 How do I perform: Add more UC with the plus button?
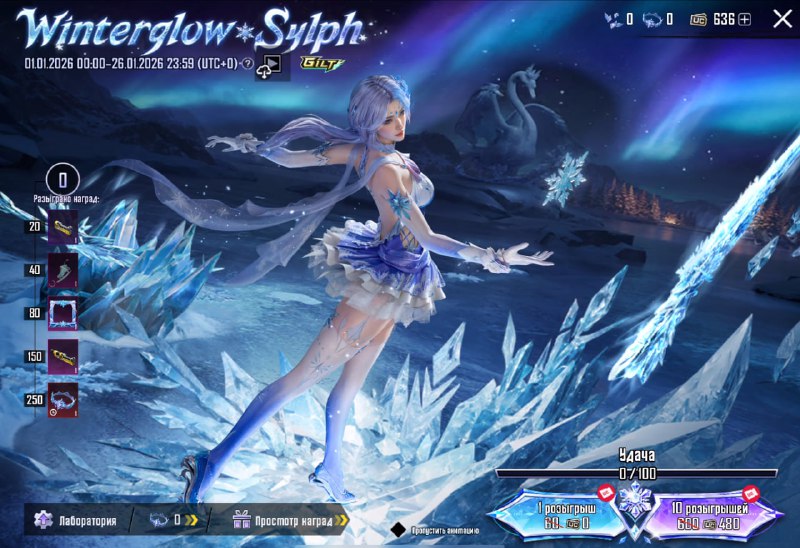click(x=744, y=19)
